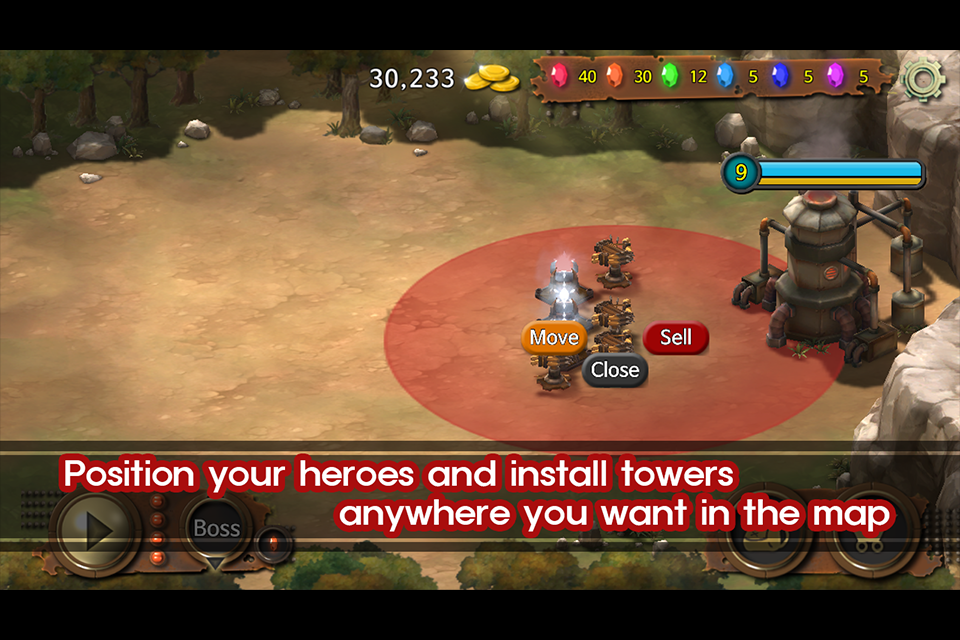Move the selected tower

click(x=554, y=338)
